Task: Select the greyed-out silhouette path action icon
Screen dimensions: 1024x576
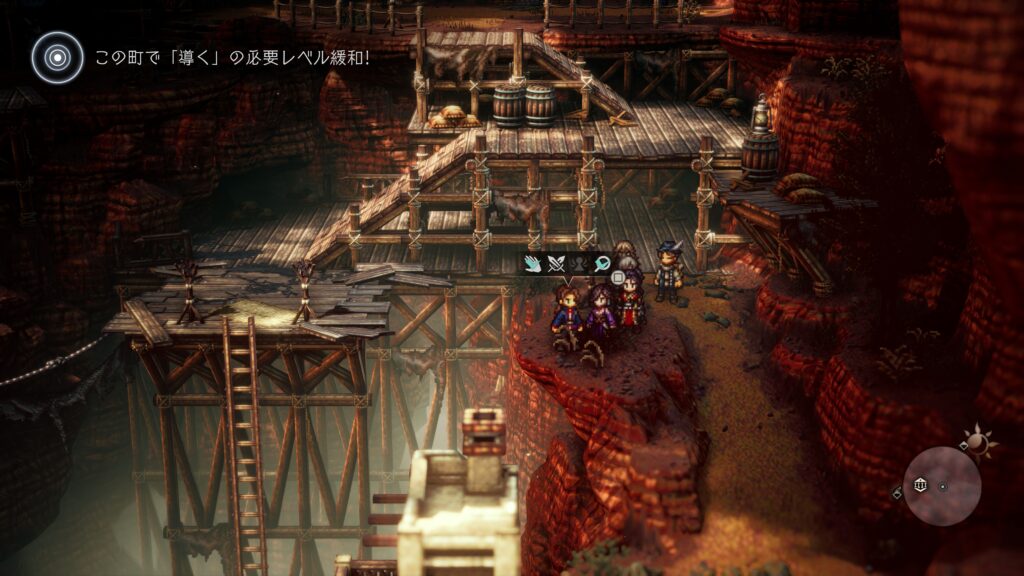Action: pos(577,264)
